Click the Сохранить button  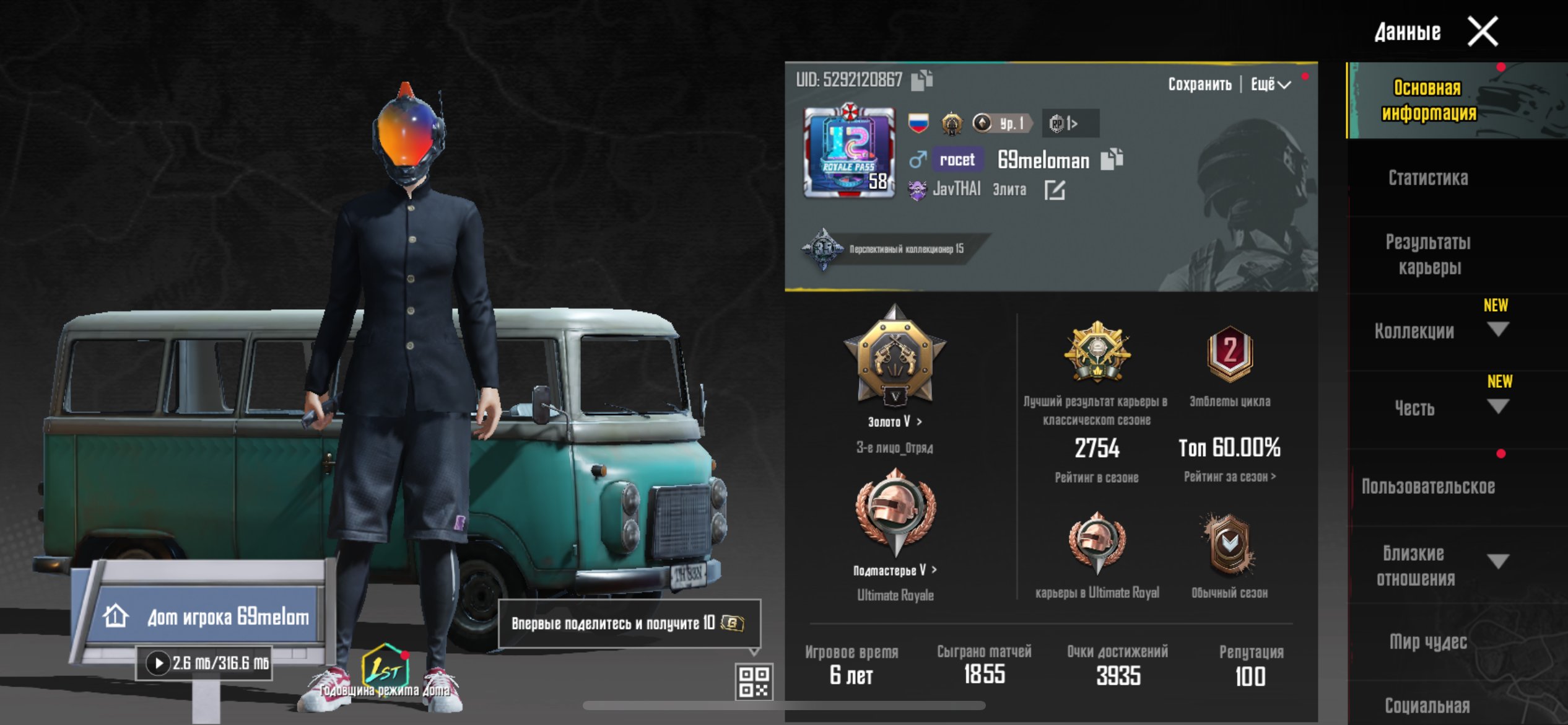1200,84
